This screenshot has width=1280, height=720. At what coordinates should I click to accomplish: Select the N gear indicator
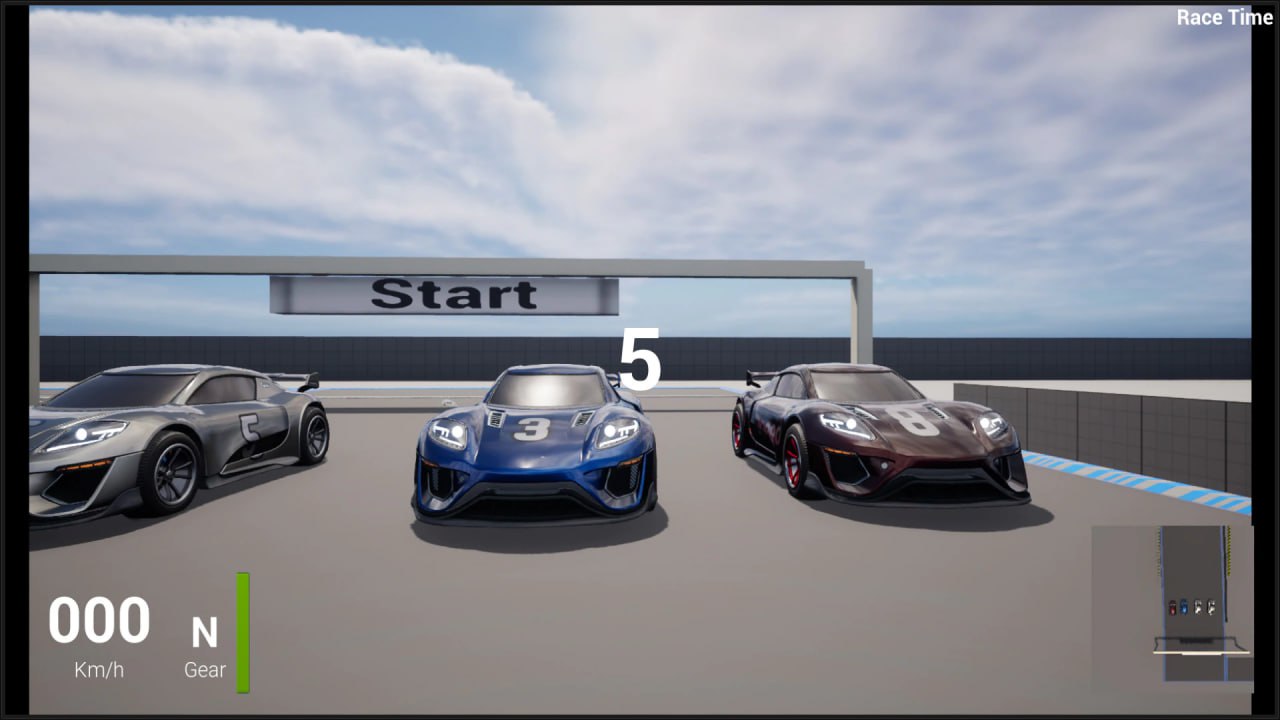point(207,631)
